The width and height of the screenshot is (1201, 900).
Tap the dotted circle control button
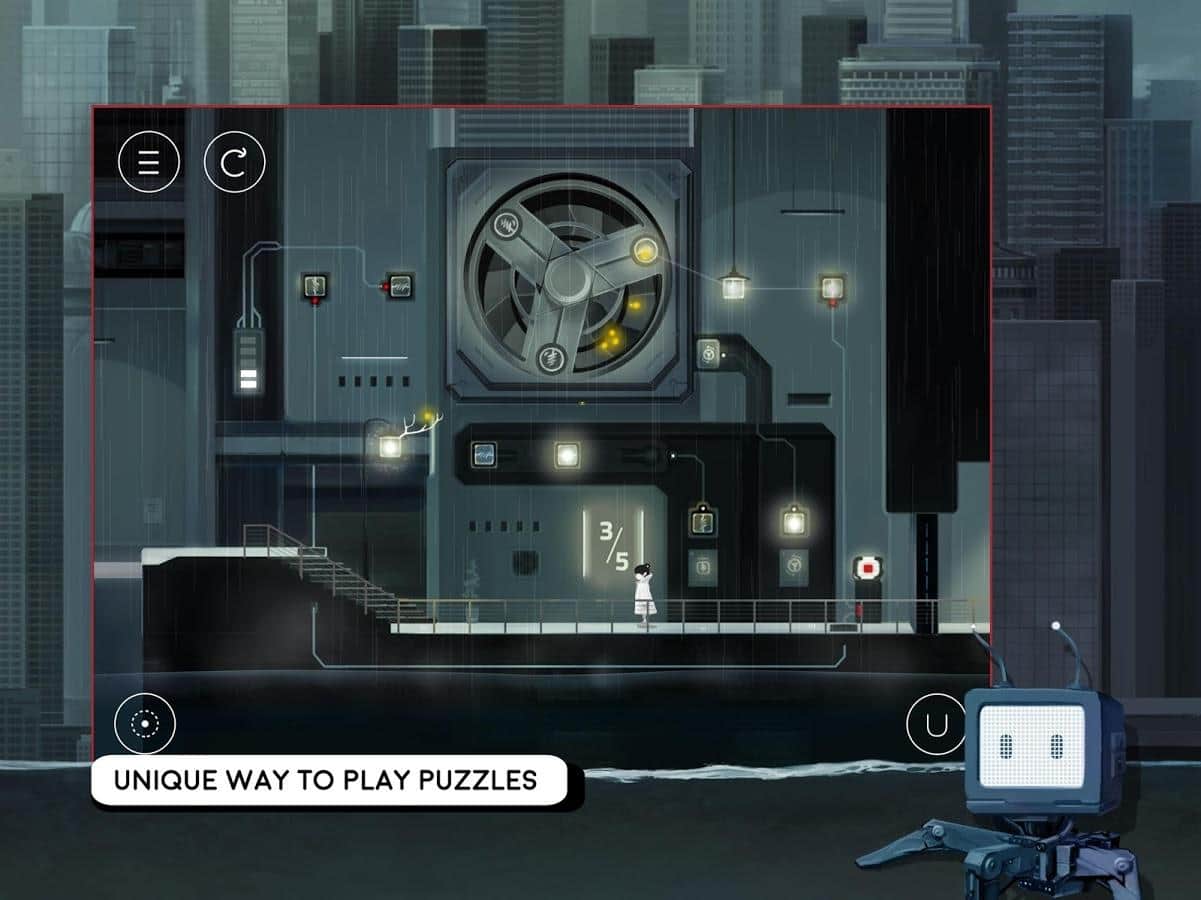pyautogui.click(x=145, y=723)
